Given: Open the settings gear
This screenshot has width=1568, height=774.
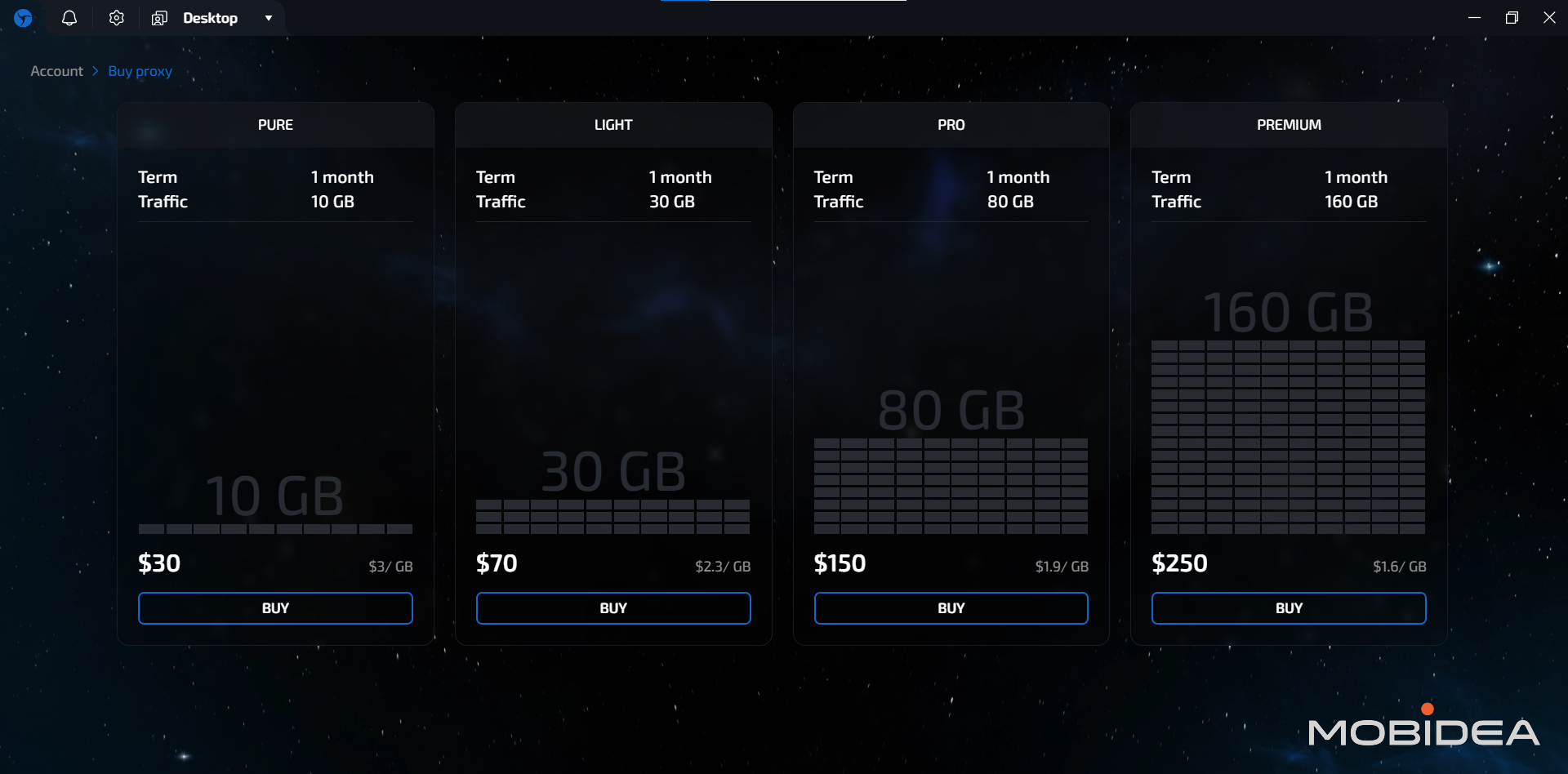Looking at the screenshot, I should pos(117,18).
